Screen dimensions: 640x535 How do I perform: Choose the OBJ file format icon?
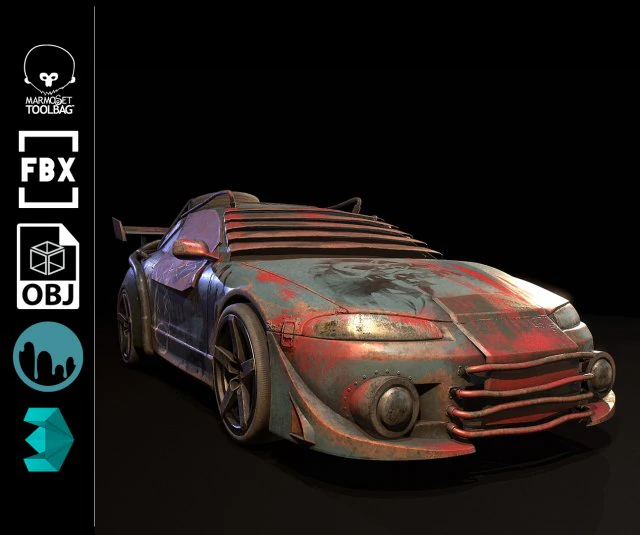48,265
